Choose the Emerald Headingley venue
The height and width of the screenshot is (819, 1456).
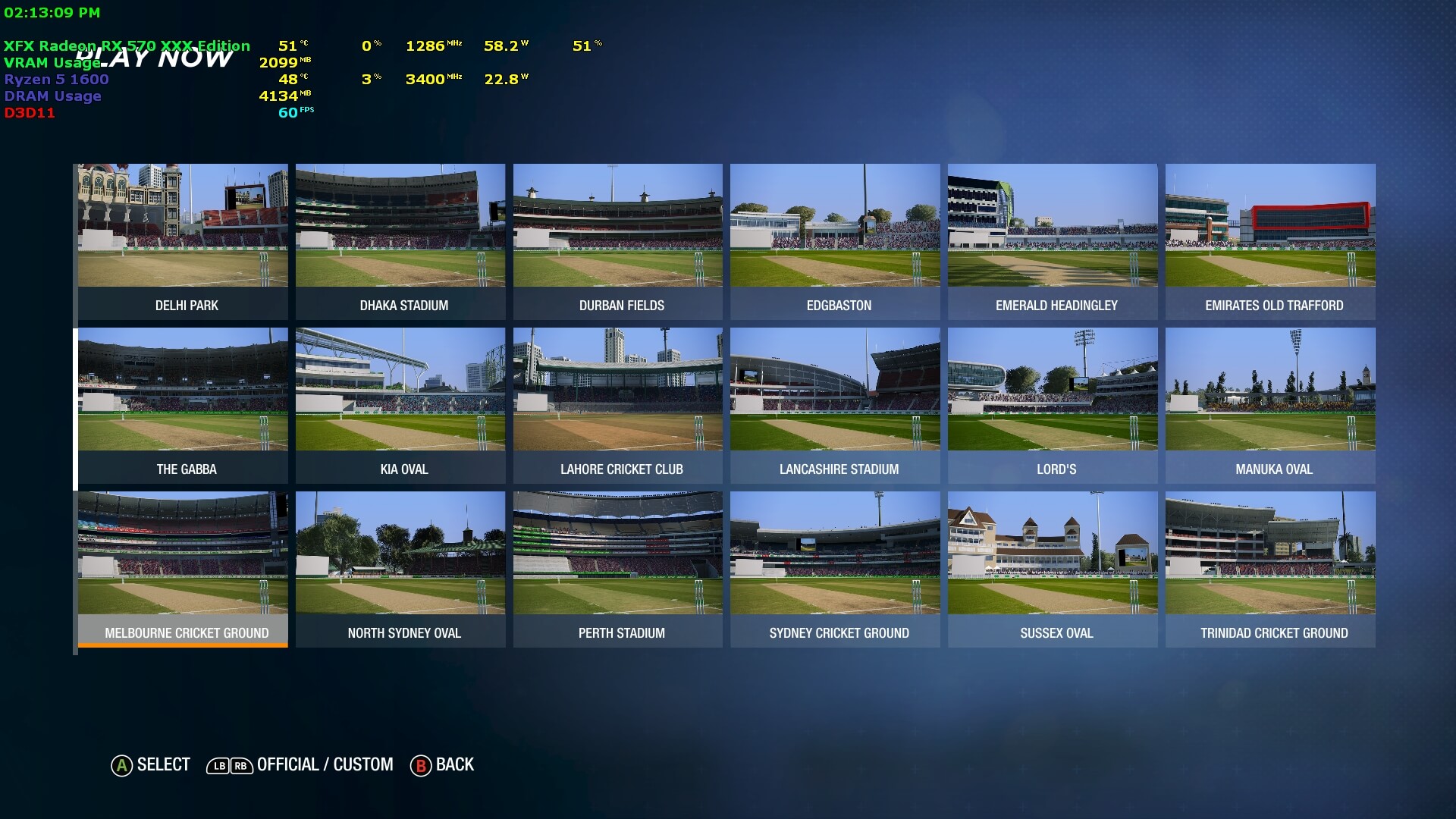1053,241
